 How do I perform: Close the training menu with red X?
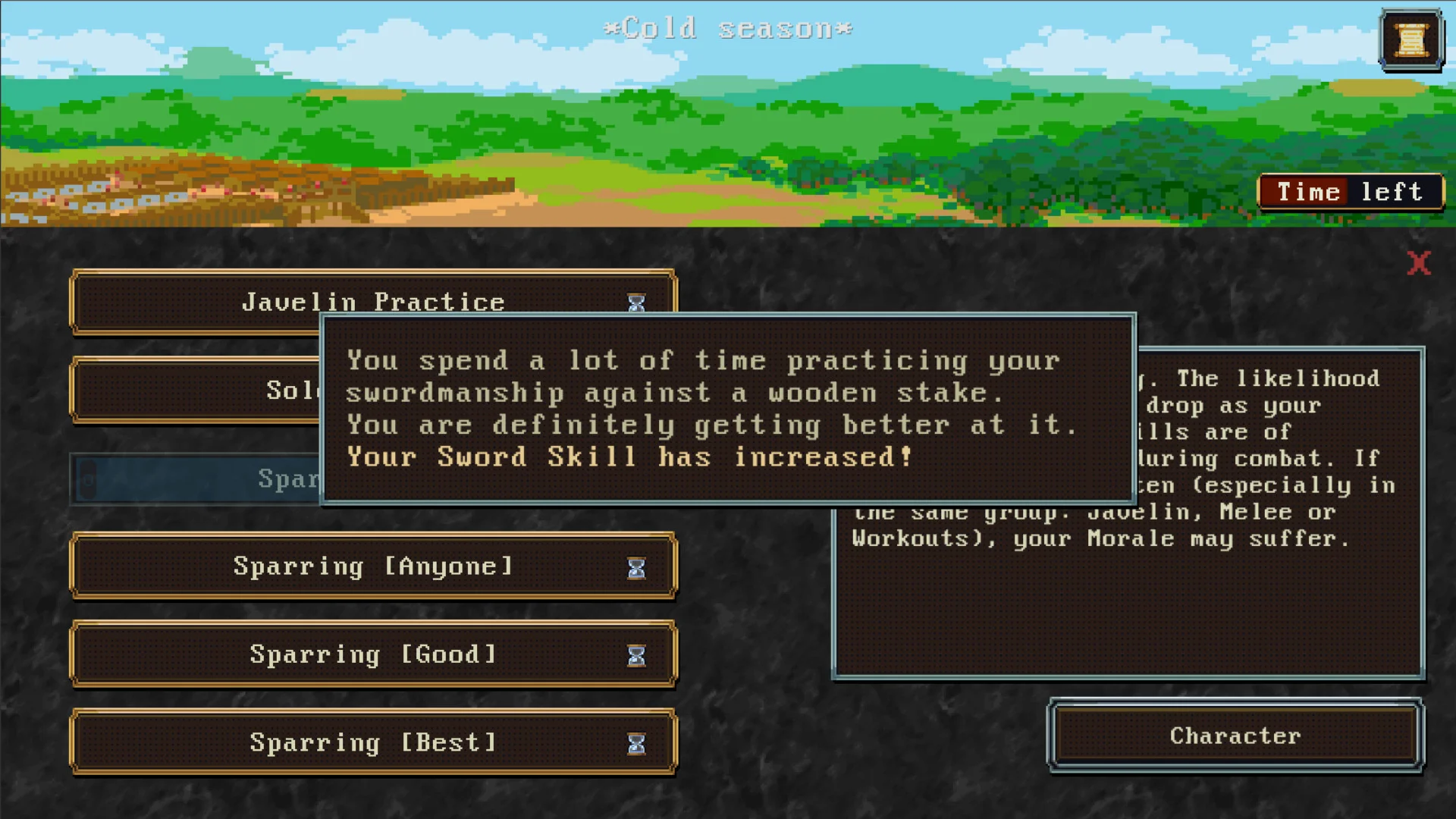click(x=1418, y=263)
